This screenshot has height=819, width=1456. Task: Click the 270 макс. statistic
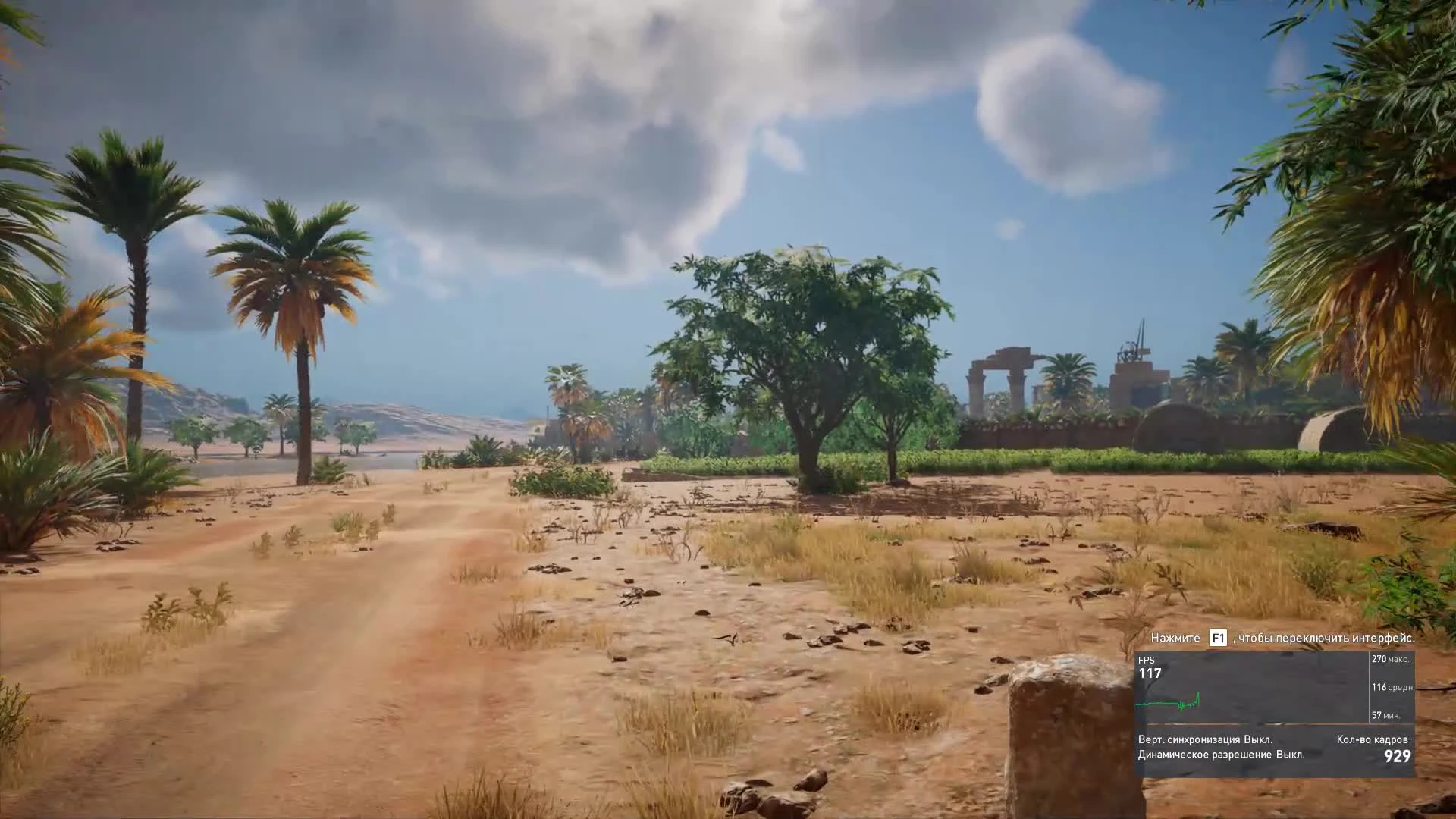(1392, 659)
